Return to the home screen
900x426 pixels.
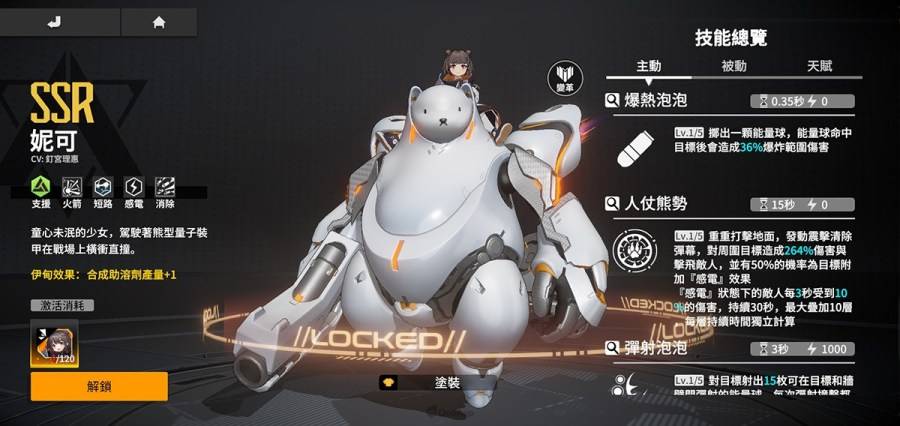pos(158,21)
